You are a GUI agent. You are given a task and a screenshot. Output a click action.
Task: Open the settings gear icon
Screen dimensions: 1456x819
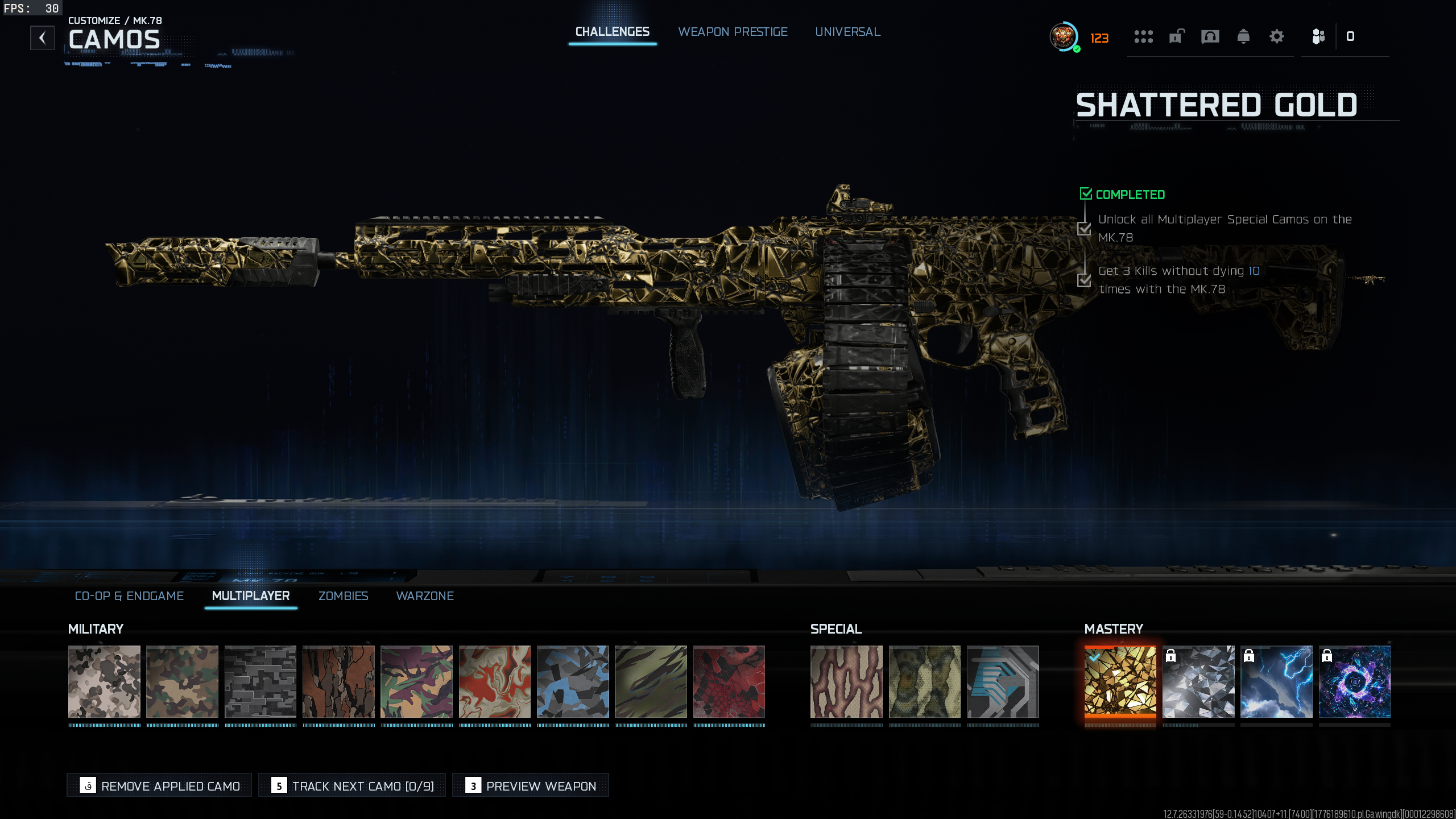[x=1276, y=37]
